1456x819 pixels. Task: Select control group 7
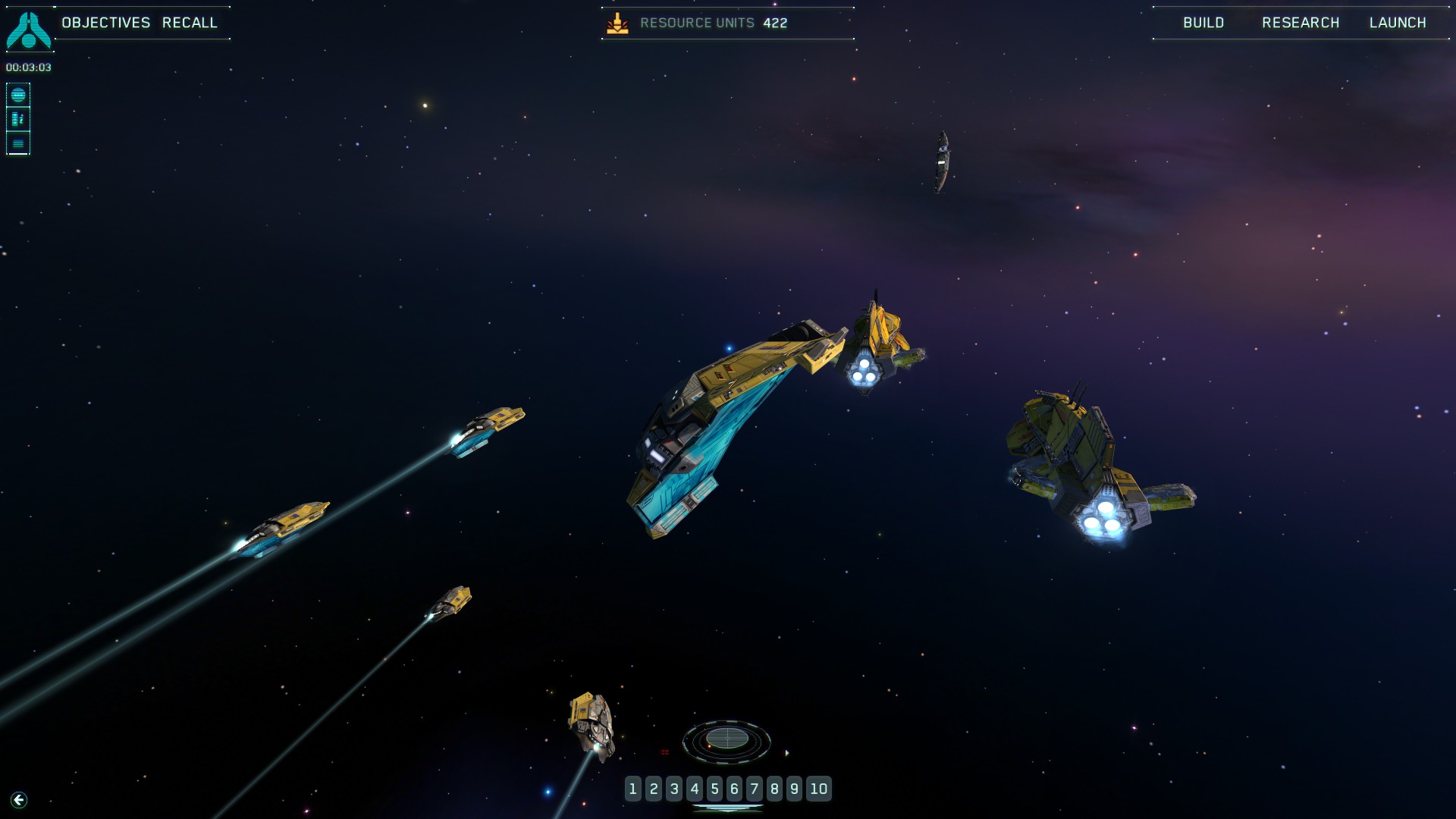(755, 789)
